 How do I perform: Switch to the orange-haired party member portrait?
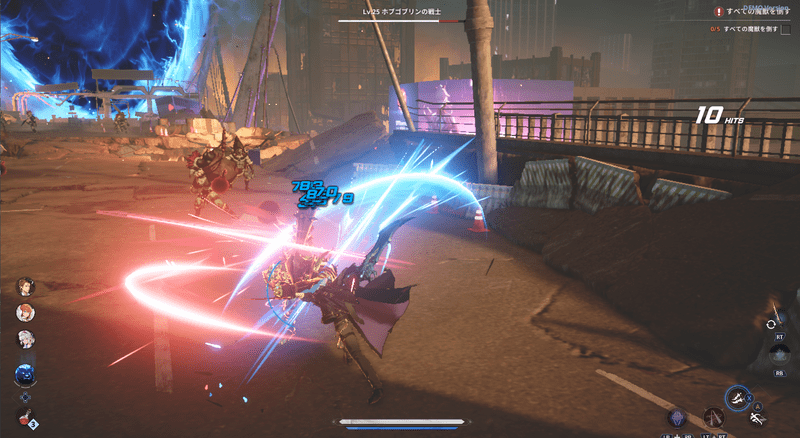coord(25,313)
